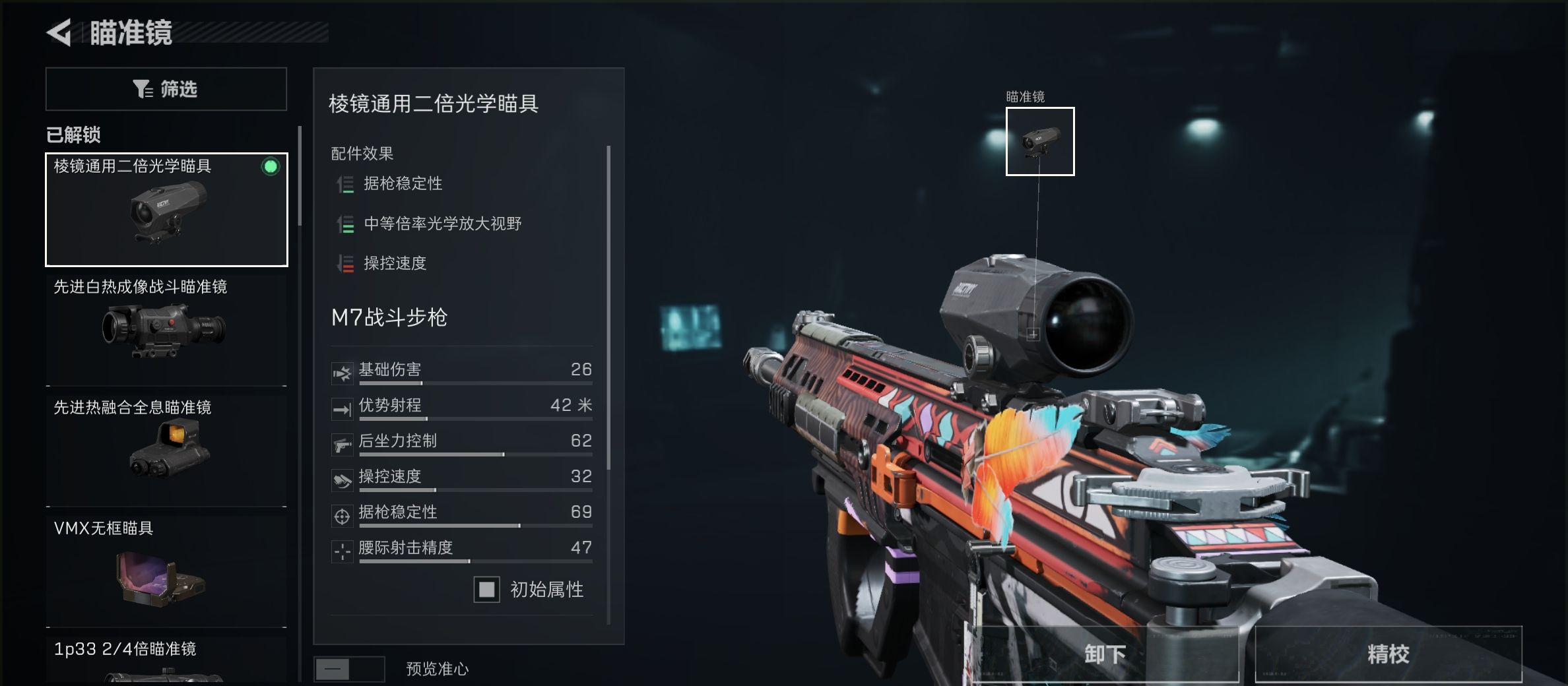The width and height of the screenshot is (1568, 686).
Task: Choose the 先进白热成像战斗瞄准镜 scope
Action: coord(166,328)
